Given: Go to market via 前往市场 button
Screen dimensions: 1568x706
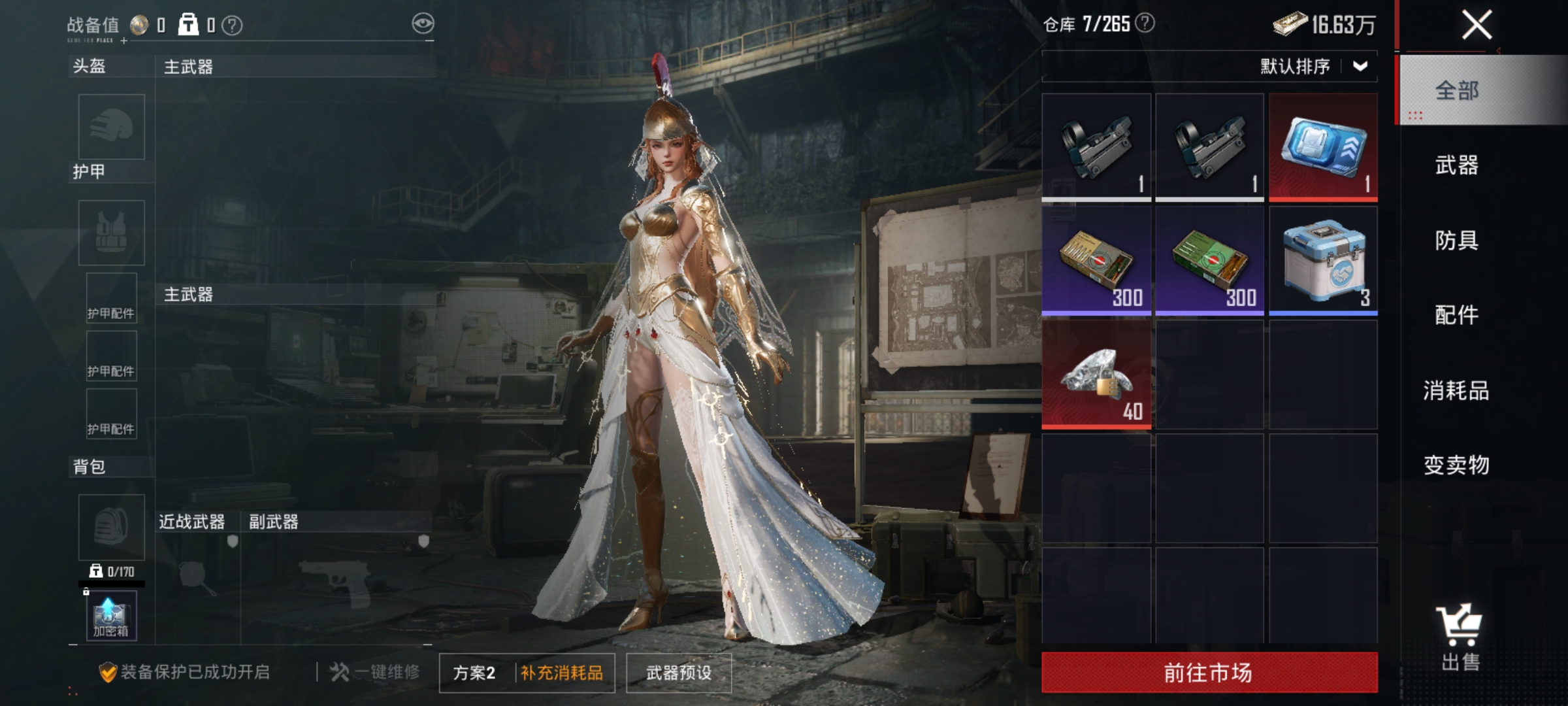Looking at the screenshot, I should pyautogui.click(x=1209, y=672).
